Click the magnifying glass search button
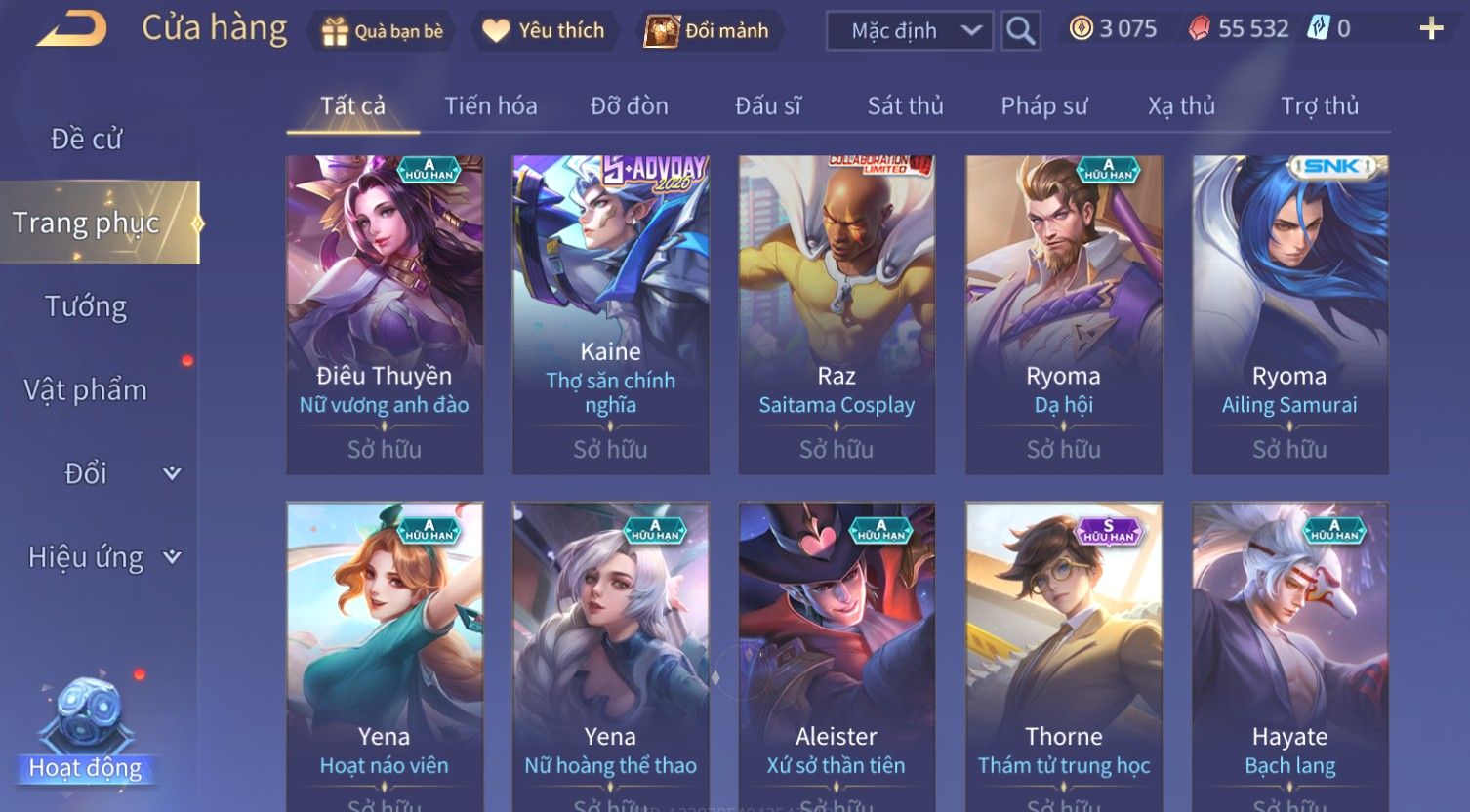1470x812 pixels. point(1020,31)
